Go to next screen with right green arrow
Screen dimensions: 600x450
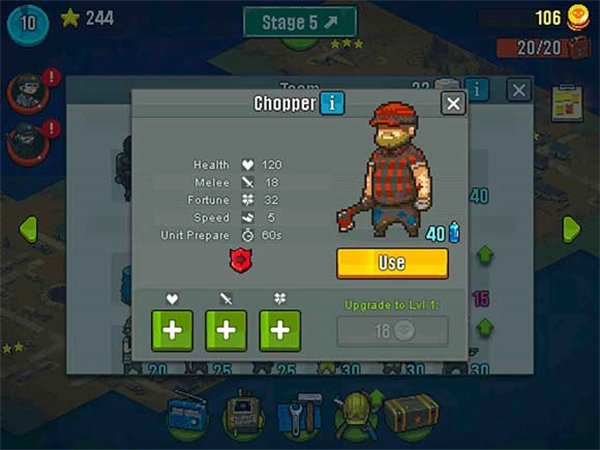pyautogui.click(x=571, y=228)
